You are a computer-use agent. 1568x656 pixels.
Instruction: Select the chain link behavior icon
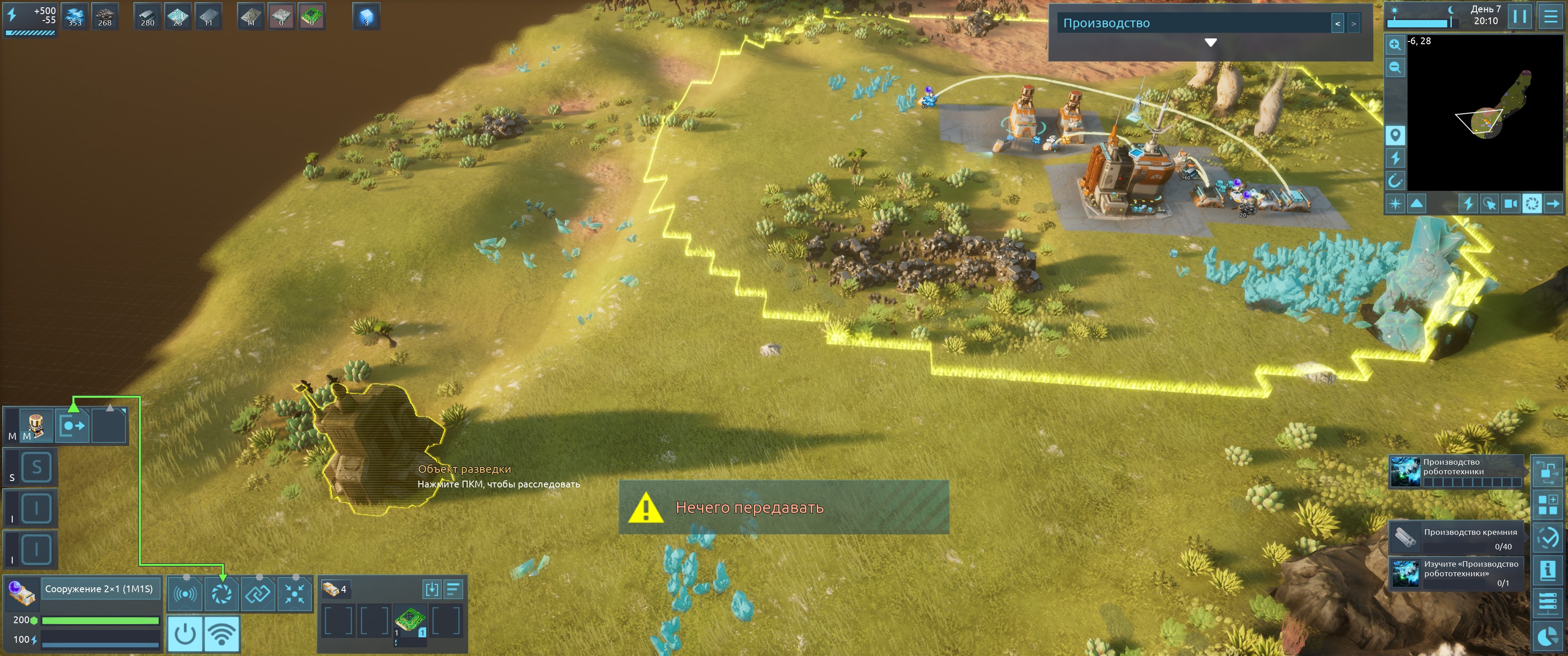(258, 593)
